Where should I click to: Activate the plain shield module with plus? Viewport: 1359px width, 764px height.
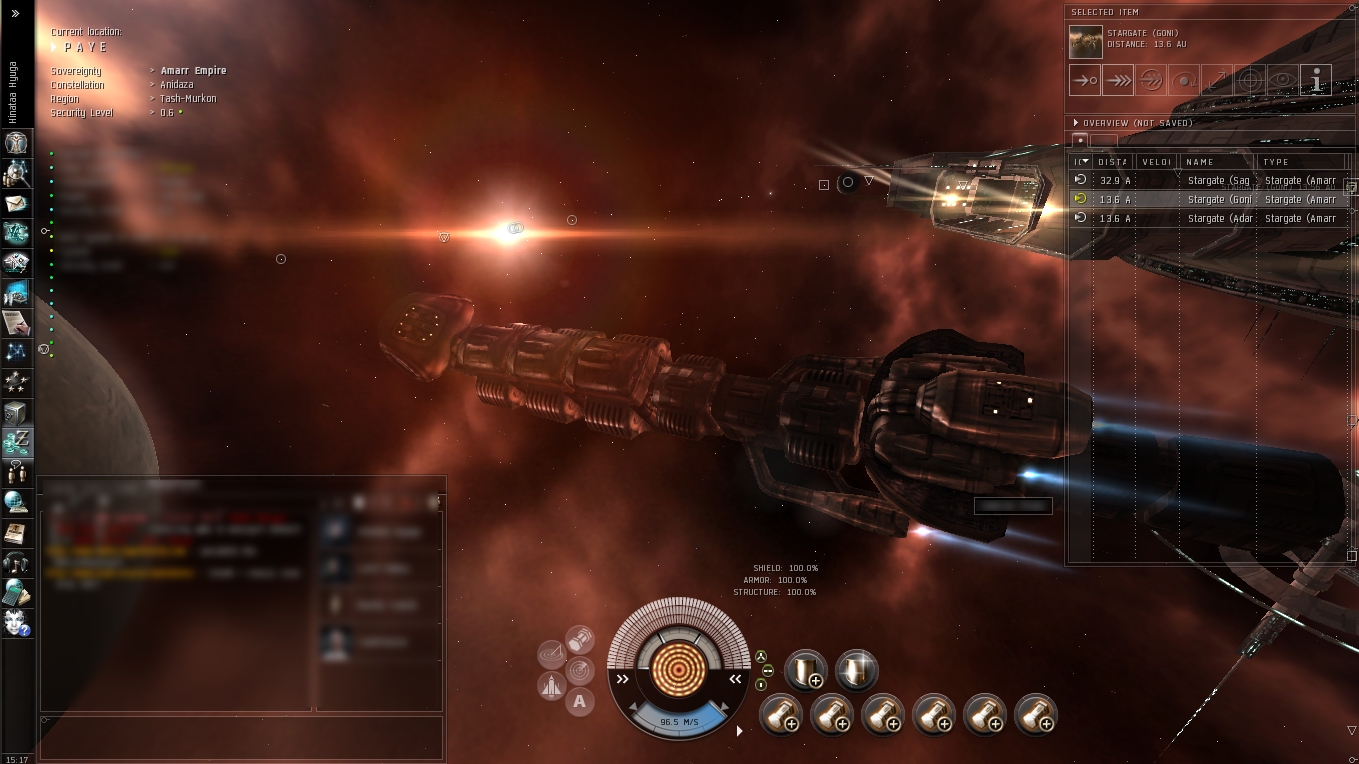[806, 670]
